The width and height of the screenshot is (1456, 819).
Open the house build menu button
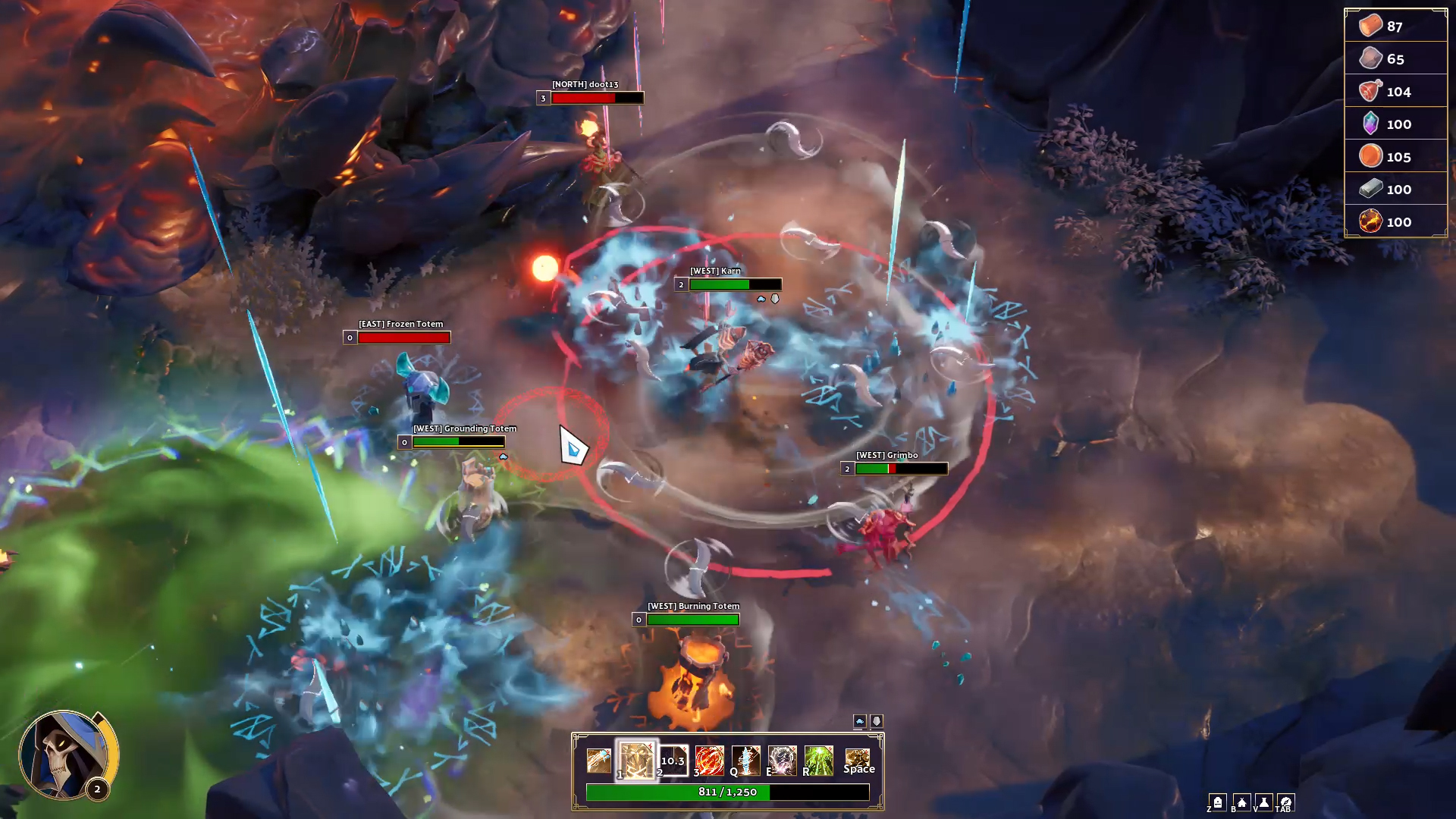pos(1241,802)
